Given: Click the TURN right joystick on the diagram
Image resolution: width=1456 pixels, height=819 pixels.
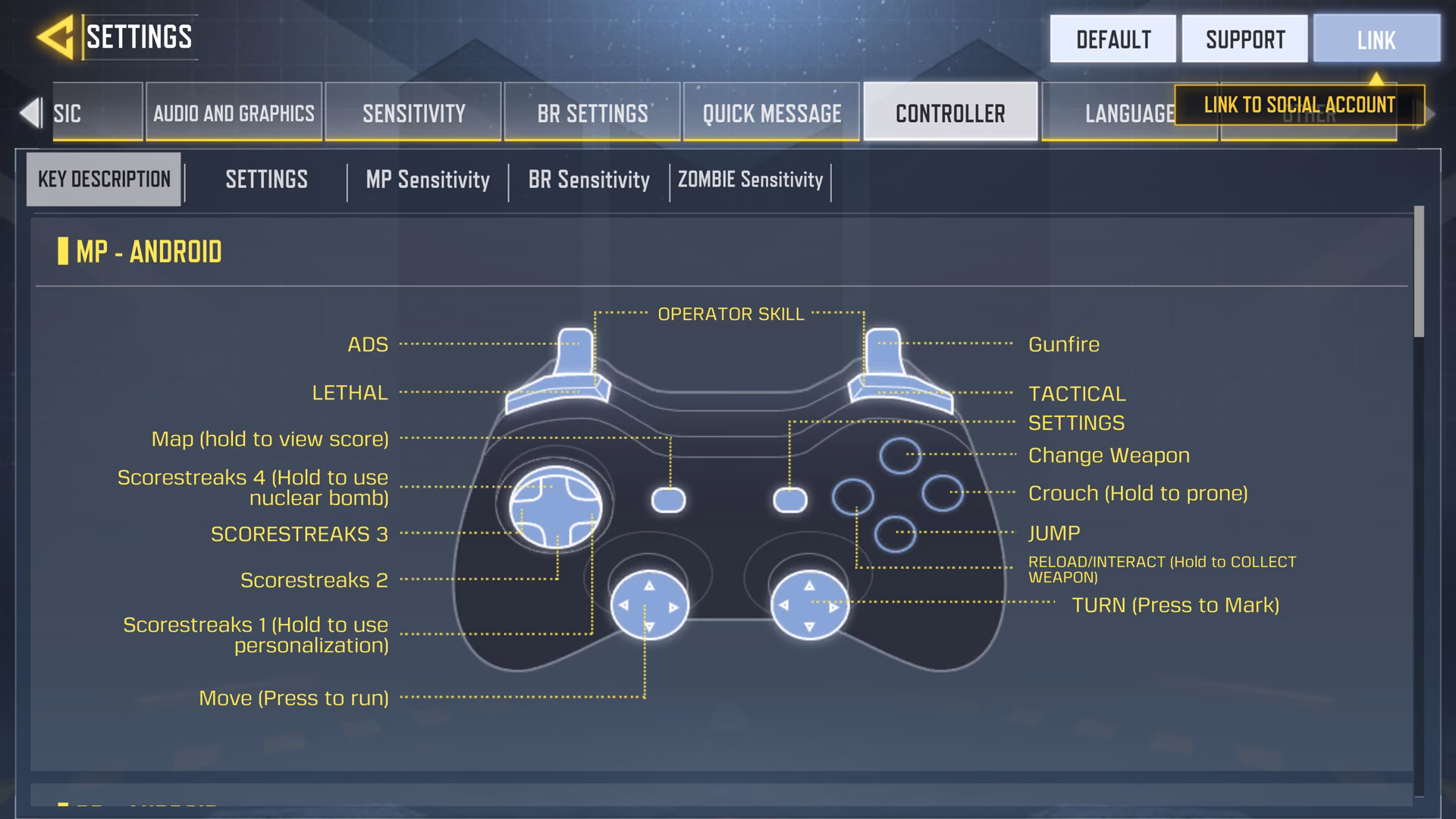Looking at the screenshot, I should 809,606.
